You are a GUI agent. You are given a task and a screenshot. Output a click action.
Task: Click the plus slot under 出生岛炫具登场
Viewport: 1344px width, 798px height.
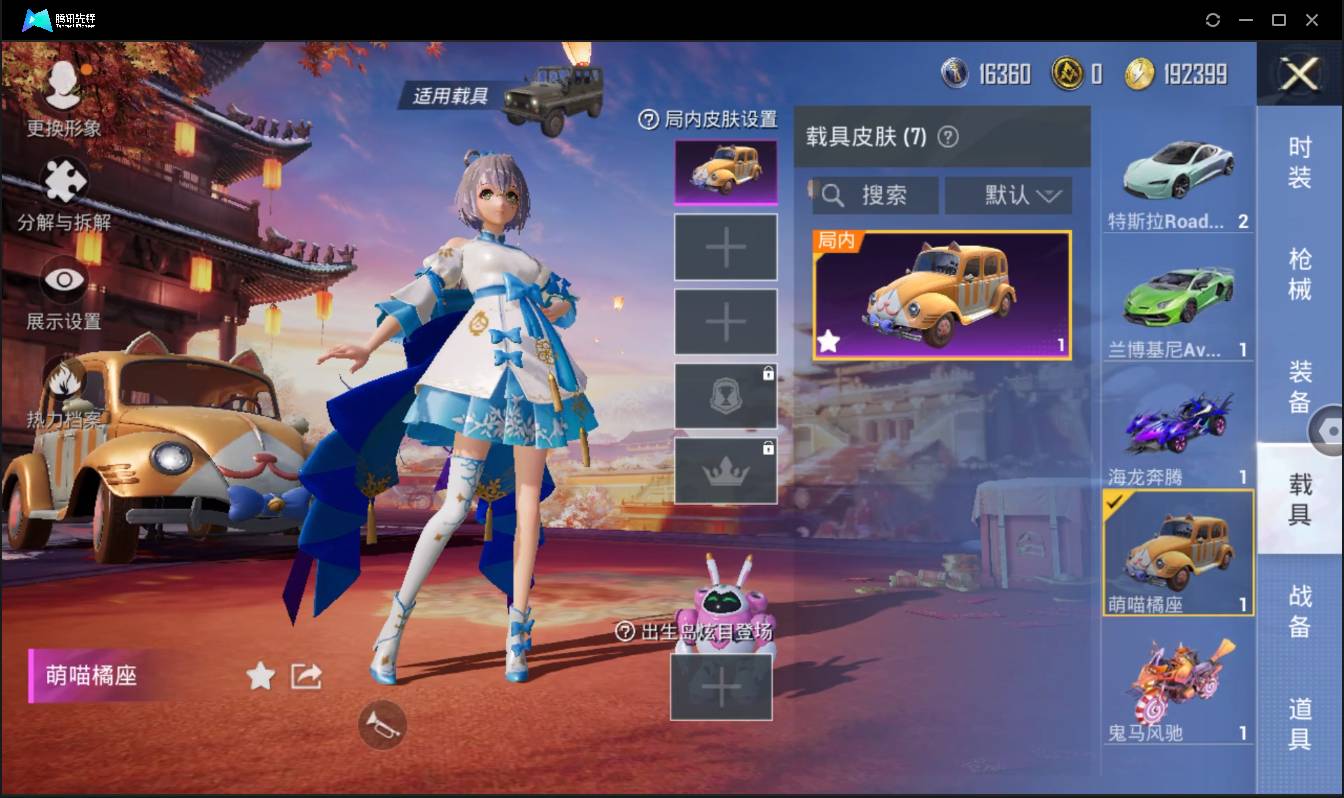(x=722, y=687)
